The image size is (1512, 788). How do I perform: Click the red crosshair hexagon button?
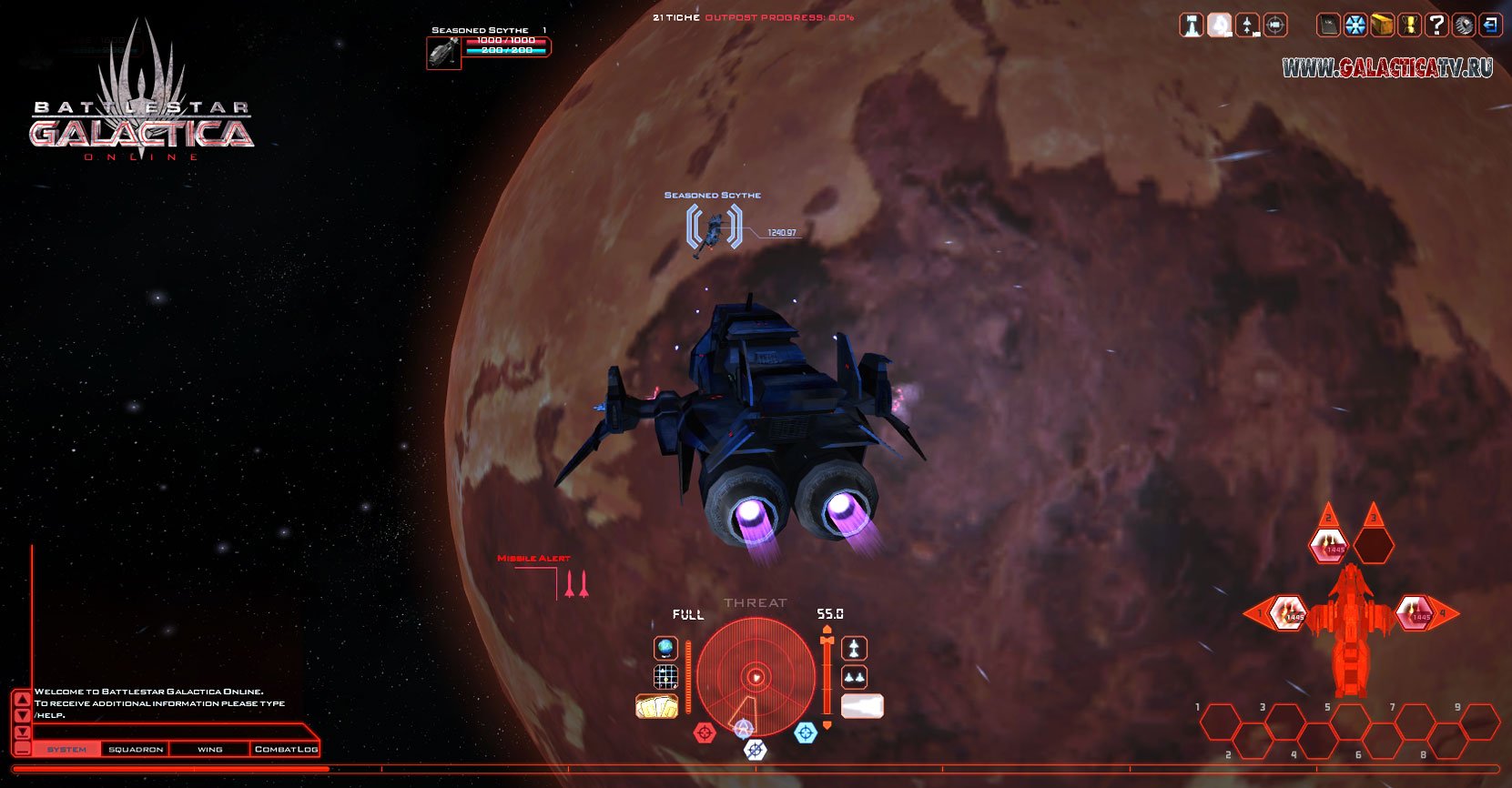click(x=705, y=732)
